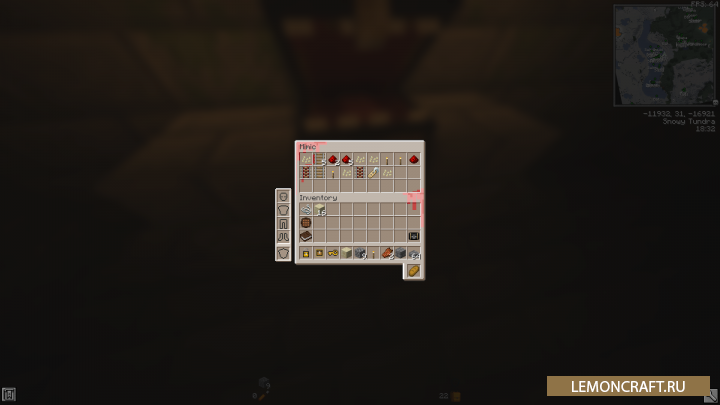Click the empty leggings armor slot
Image resolution: width=720 pixels, height=405 pixels.
click(x=283, y=223)
